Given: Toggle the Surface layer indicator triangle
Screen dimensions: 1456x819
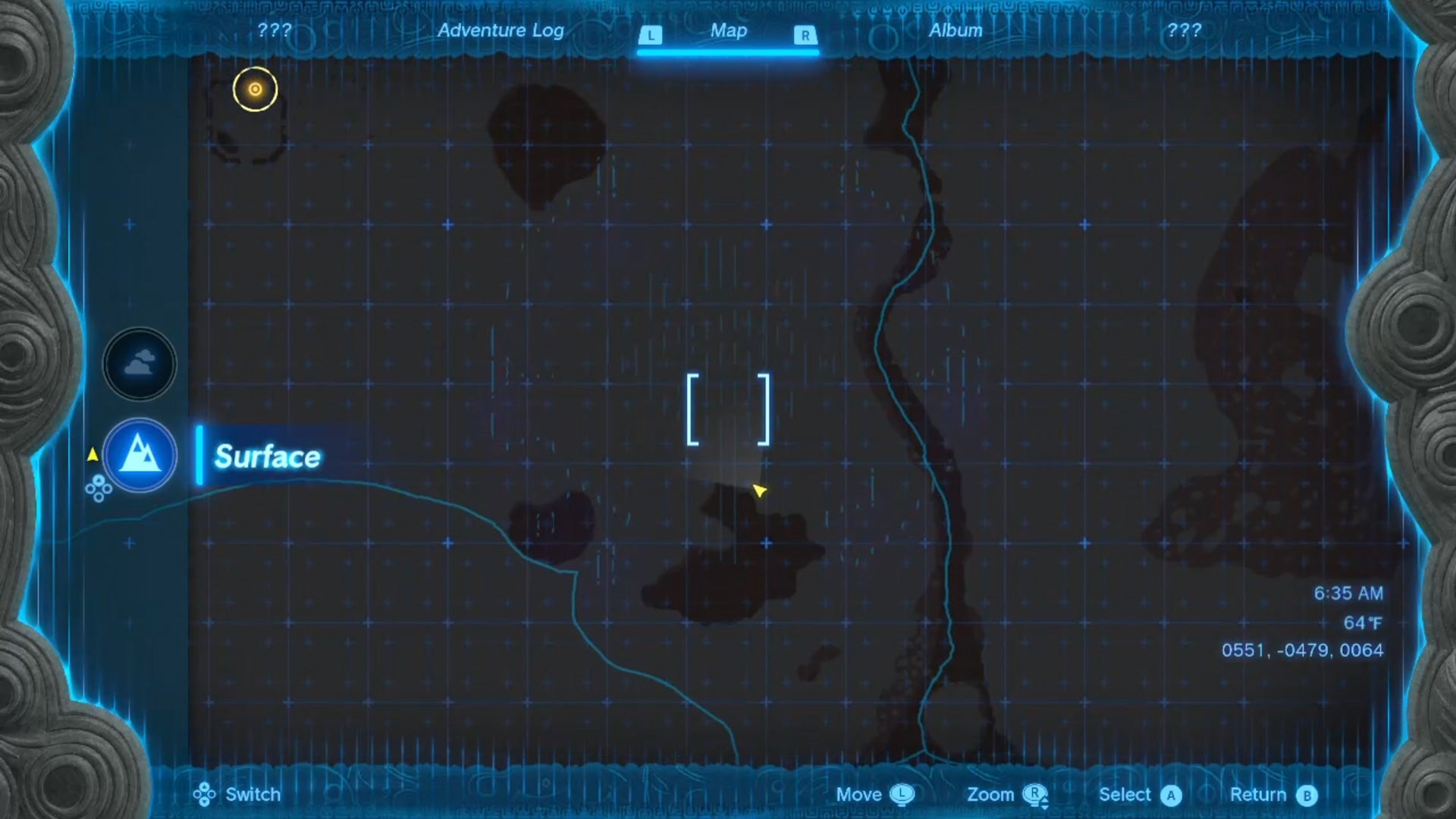Looking at the screenshot, I should (93, 454).
